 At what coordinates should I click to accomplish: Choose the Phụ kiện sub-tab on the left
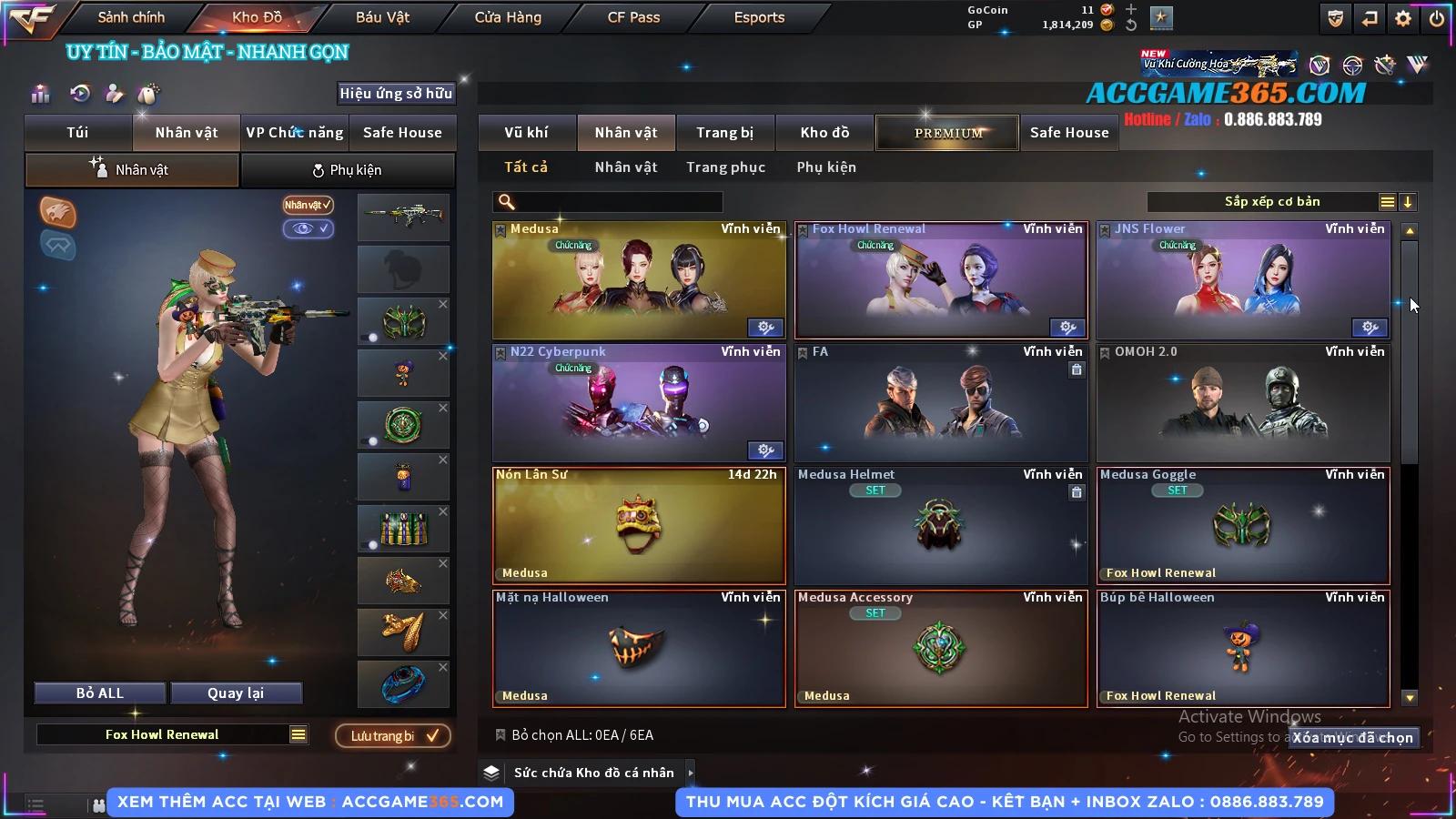point(348,170)
